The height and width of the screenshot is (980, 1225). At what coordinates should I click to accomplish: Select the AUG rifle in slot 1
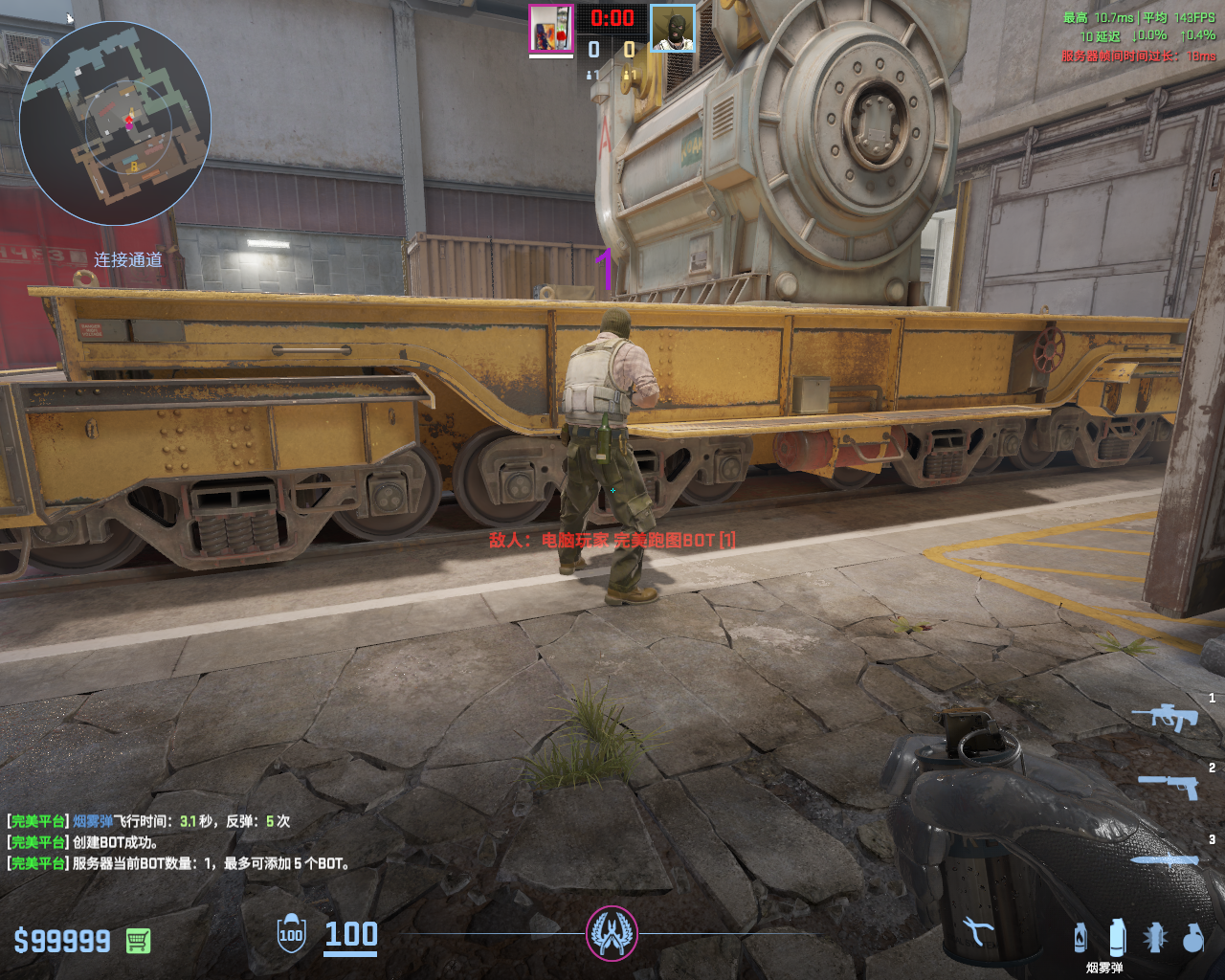click(1164, 717)
